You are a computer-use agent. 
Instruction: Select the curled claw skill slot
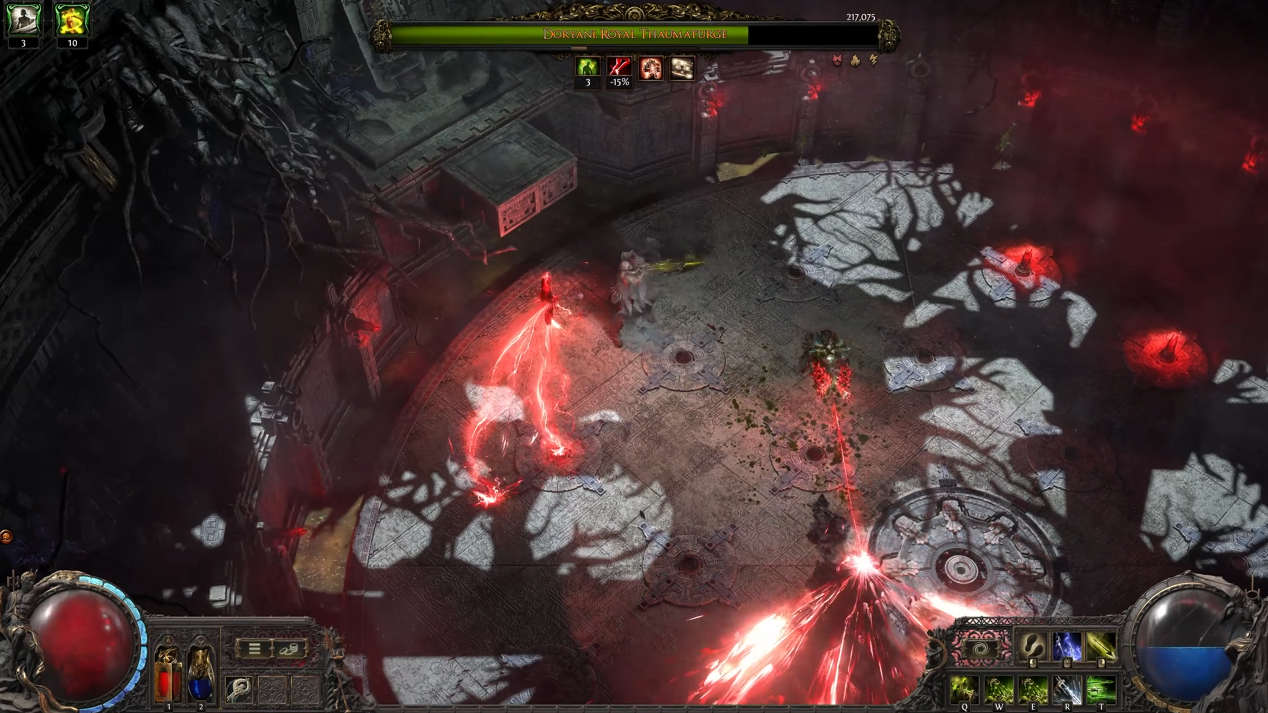pos(239,689)
